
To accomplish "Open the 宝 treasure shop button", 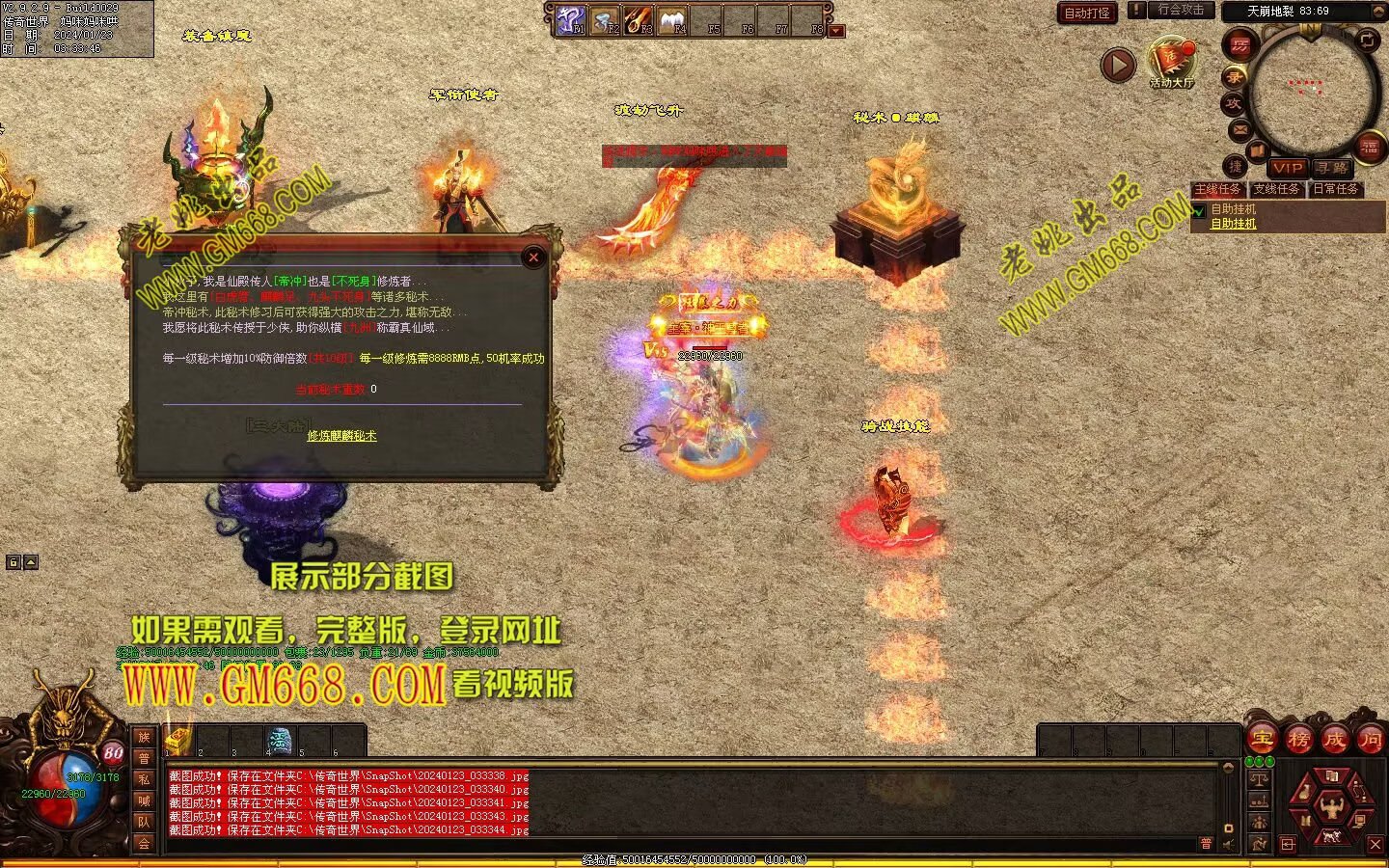I will point(1262,740).
